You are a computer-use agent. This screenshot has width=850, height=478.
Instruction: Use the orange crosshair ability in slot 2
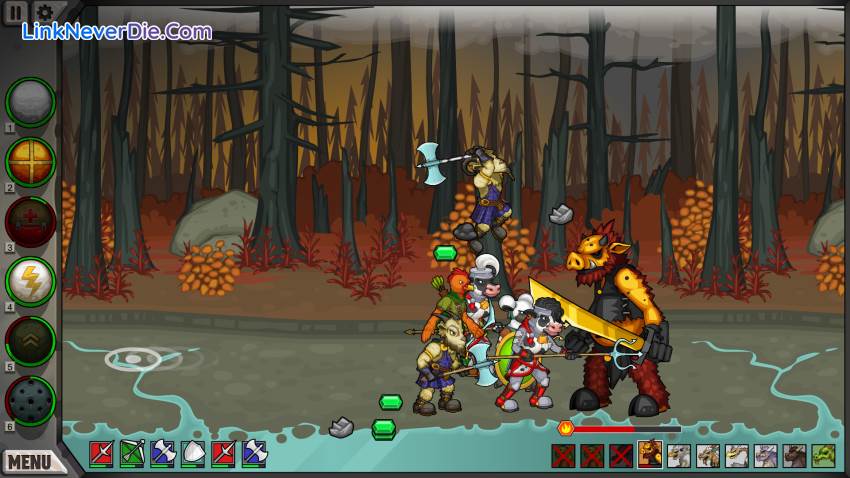(30, 160)
